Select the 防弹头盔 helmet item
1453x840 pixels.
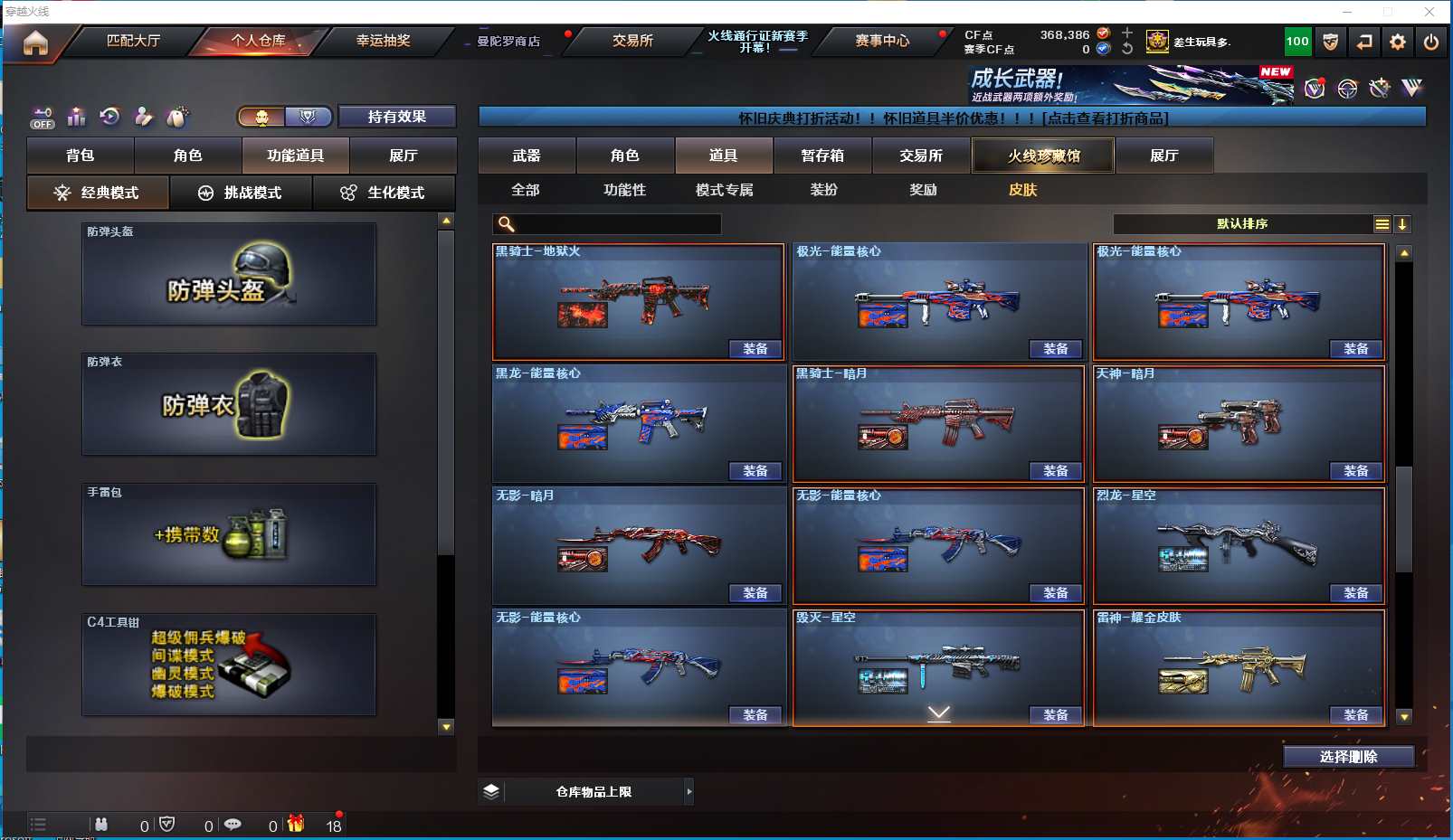click(x=229, y=274)
